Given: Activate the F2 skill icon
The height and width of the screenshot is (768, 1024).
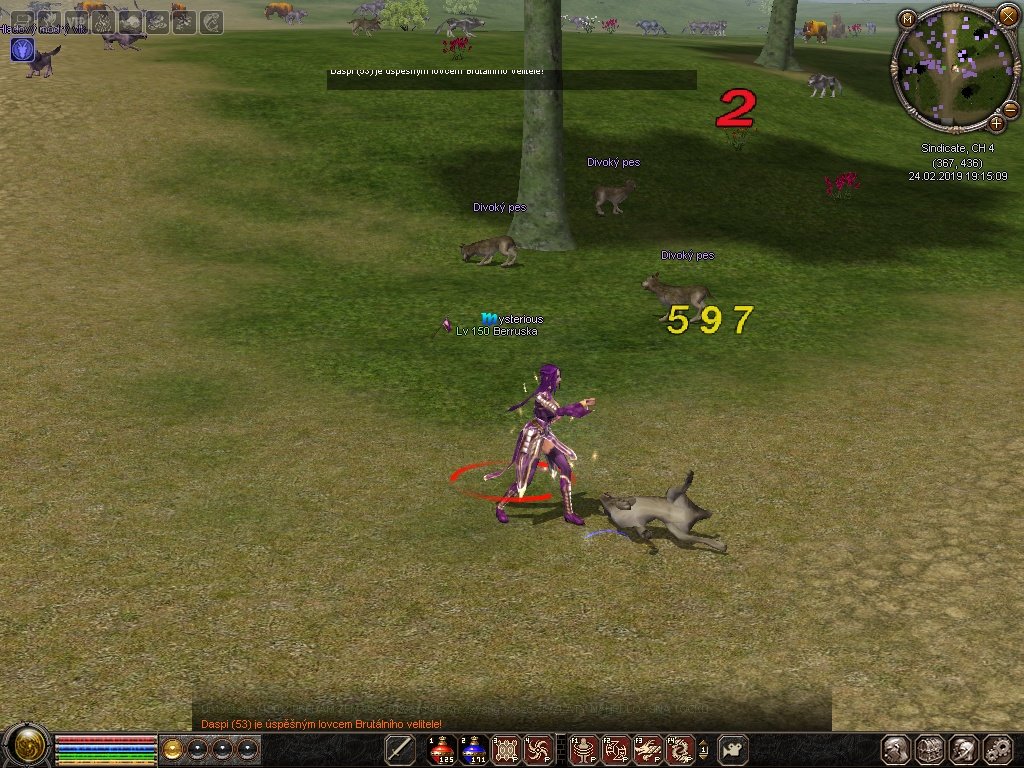Looking at the screenshot, I should point(615,749).
